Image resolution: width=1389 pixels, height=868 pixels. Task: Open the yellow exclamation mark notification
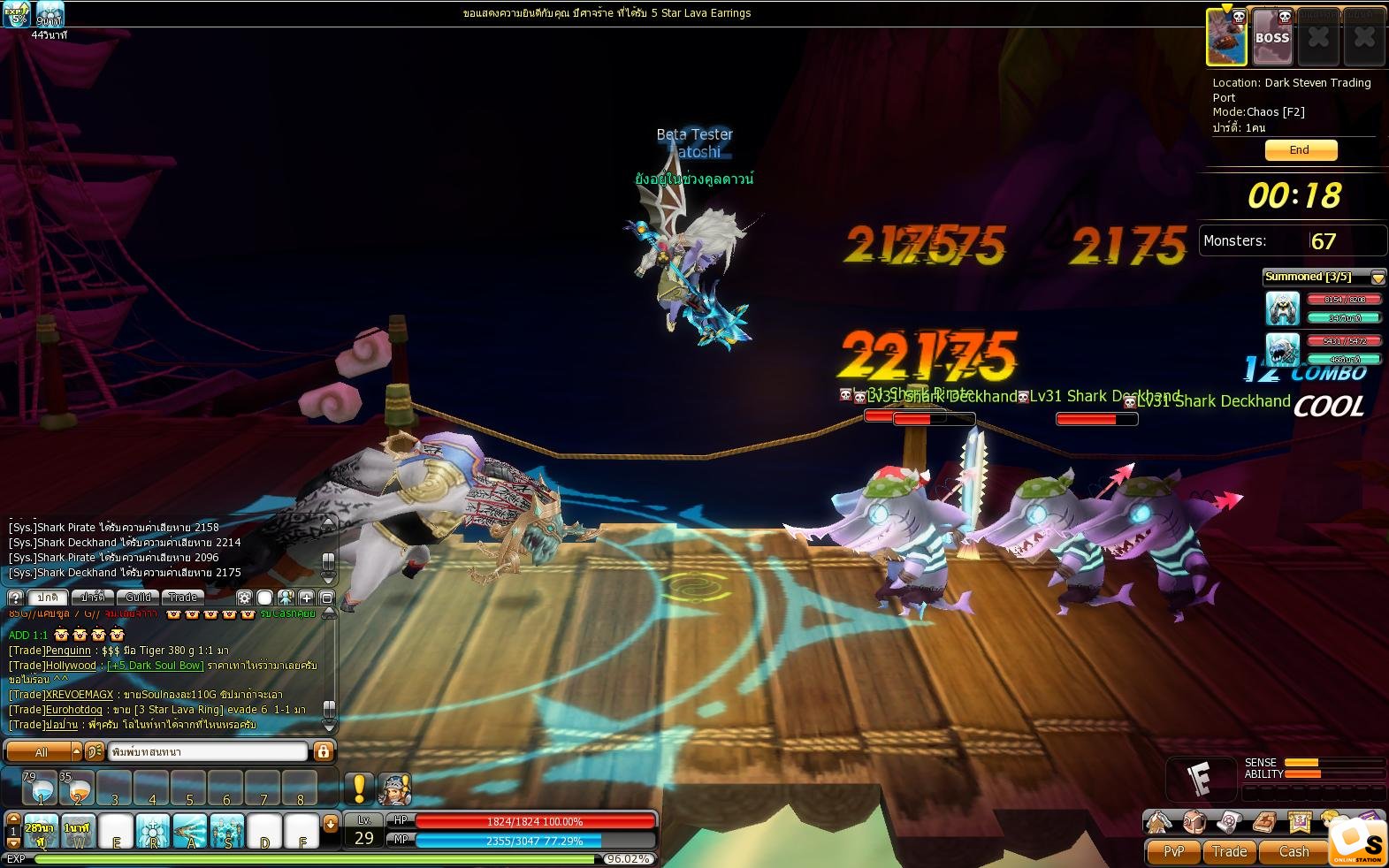click(x=359, y=788)
